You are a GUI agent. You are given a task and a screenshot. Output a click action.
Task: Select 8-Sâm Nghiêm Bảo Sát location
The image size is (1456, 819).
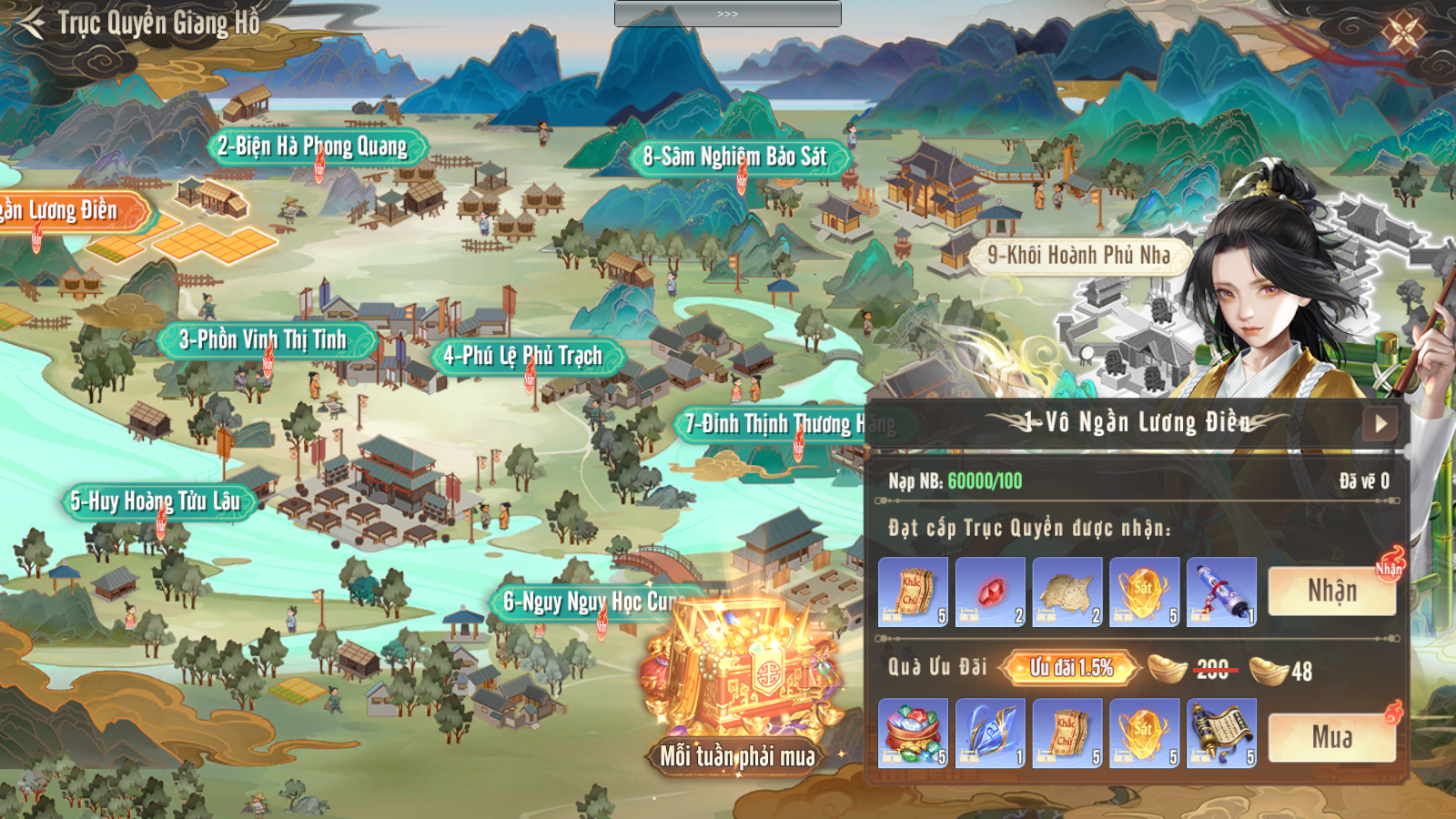[735, 157]
